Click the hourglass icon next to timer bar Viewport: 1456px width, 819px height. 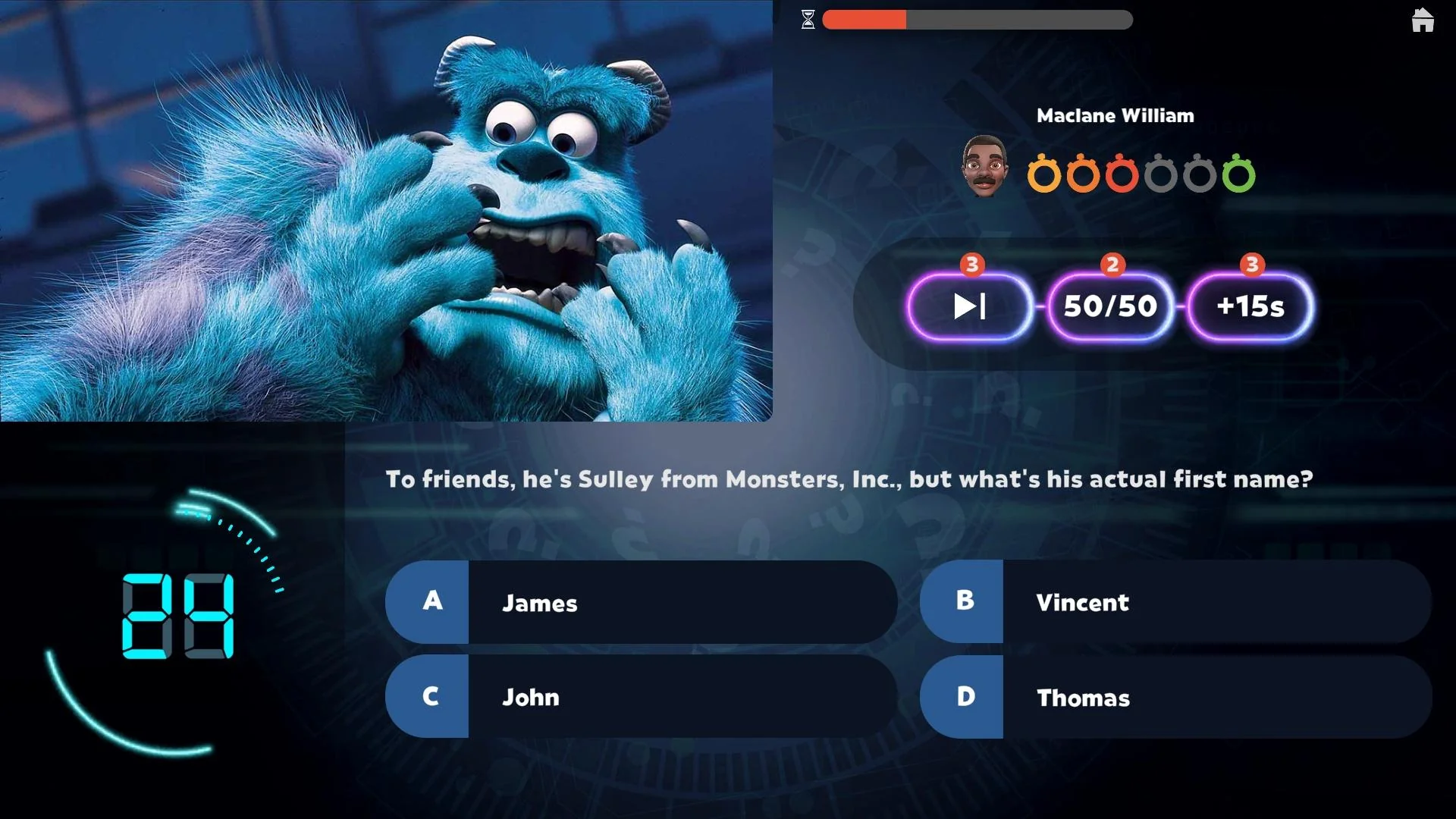(x=808, y=20)
